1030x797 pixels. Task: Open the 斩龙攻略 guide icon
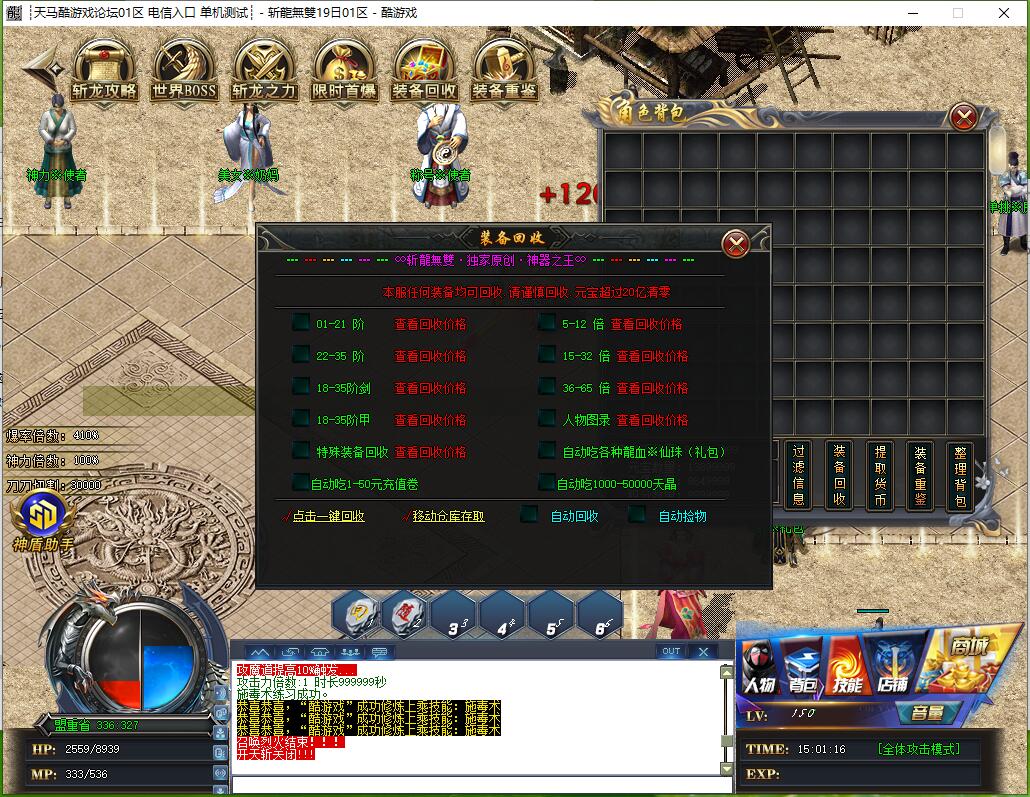tap(104, 70)
